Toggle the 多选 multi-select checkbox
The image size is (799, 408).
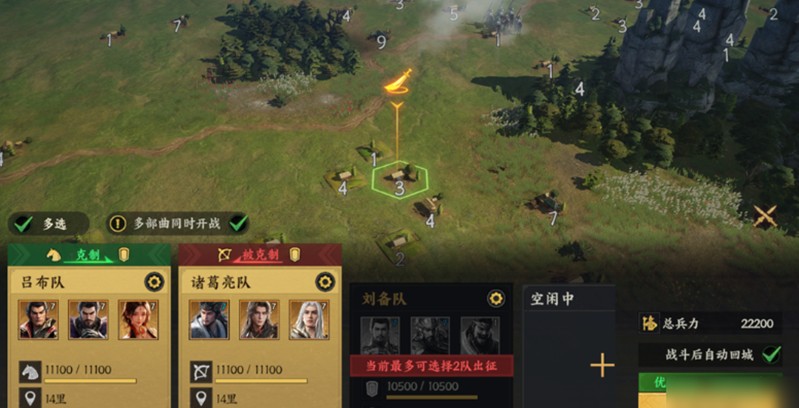click(24, 224)
